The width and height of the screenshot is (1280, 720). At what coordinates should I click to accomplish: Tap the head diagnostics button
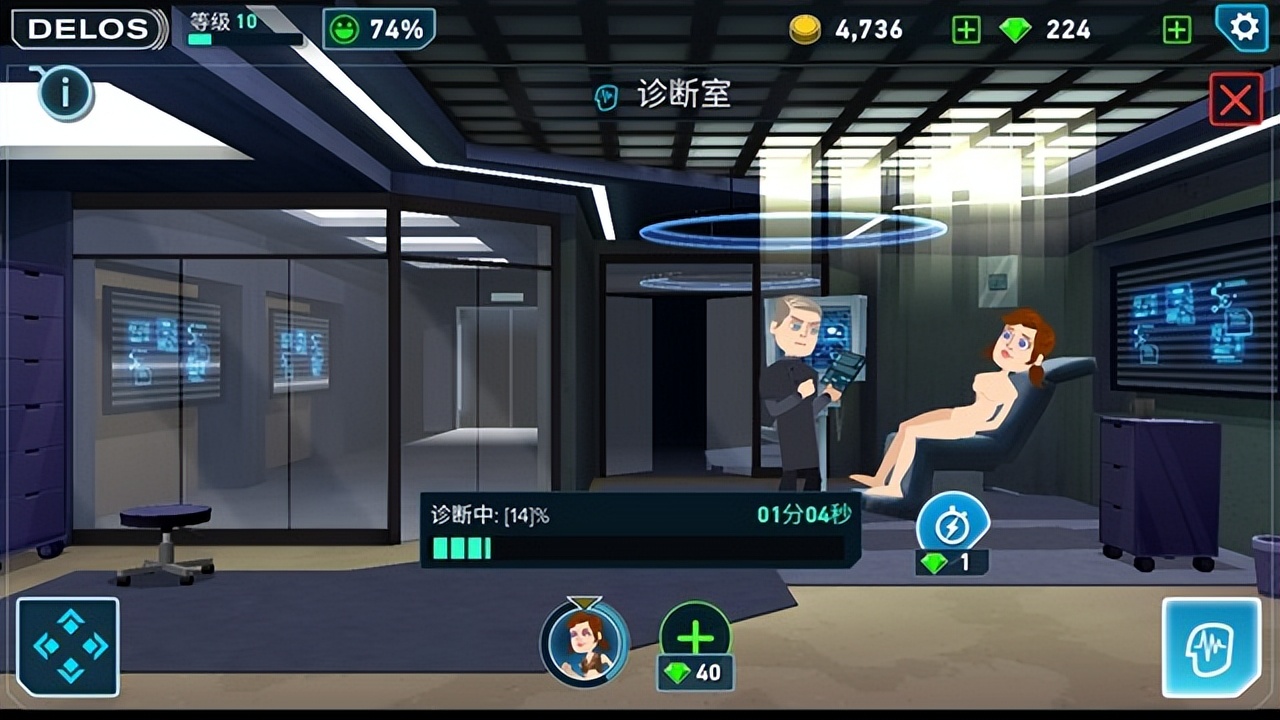[1210, 647]
